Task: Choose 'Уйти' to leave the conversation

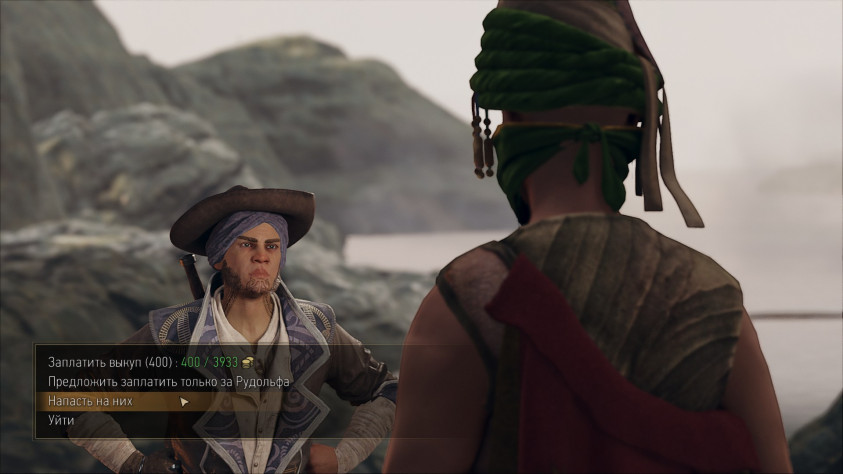Action: (61, 421)
